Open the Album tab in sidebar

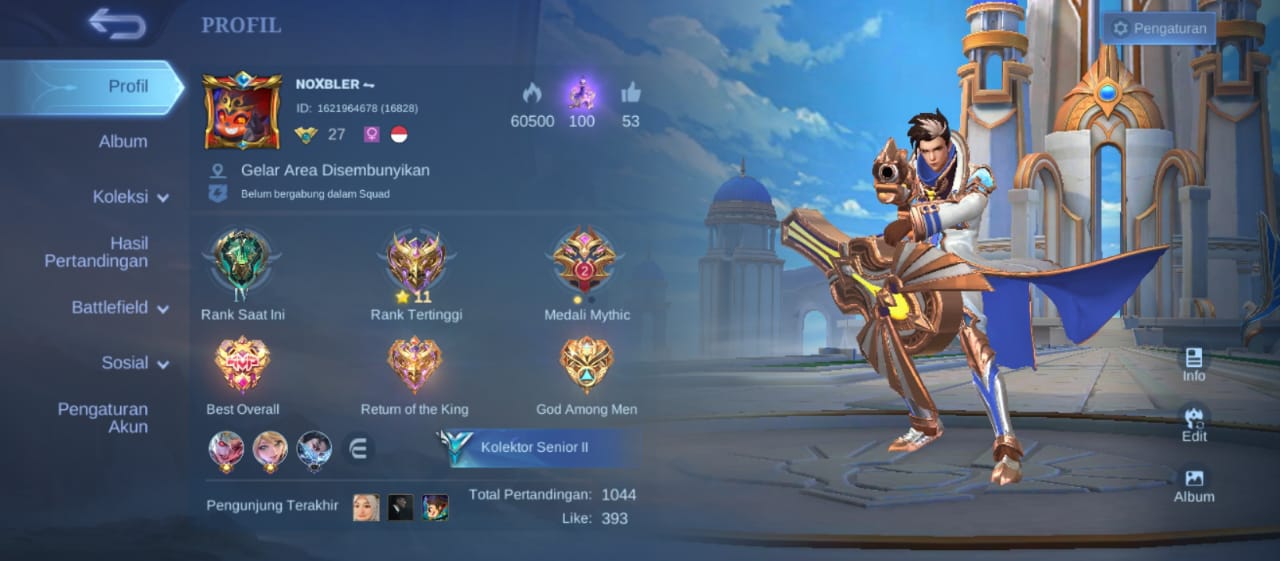(122, 142)
